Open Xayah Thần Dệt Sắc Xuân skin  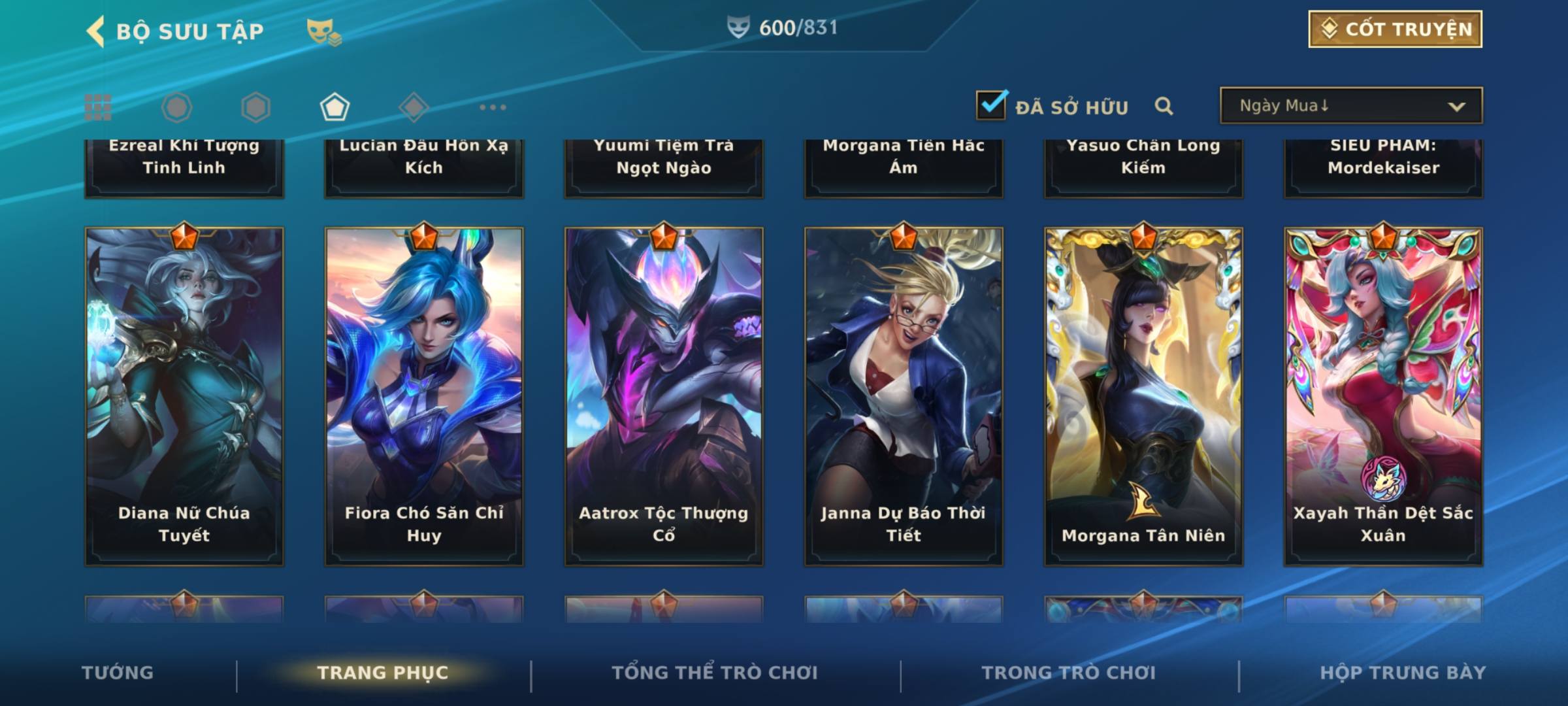point(1383,395)
